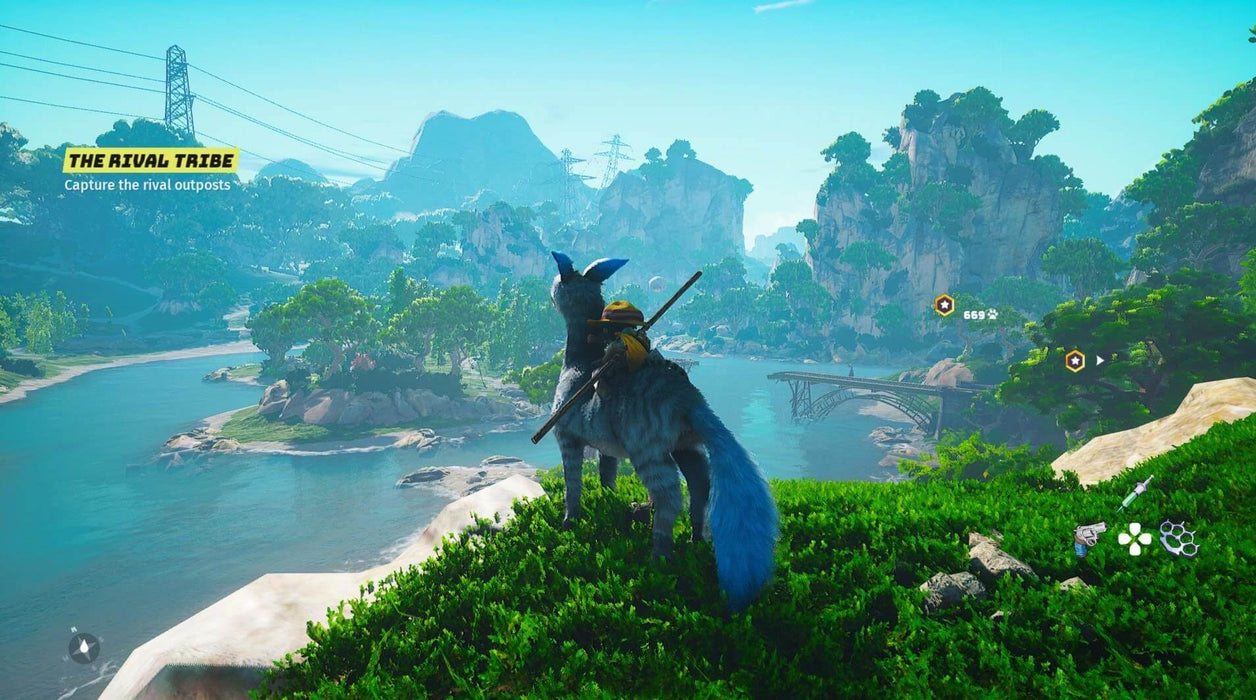Choose the spiked knuckles weapon icon

pos(1179,538)
